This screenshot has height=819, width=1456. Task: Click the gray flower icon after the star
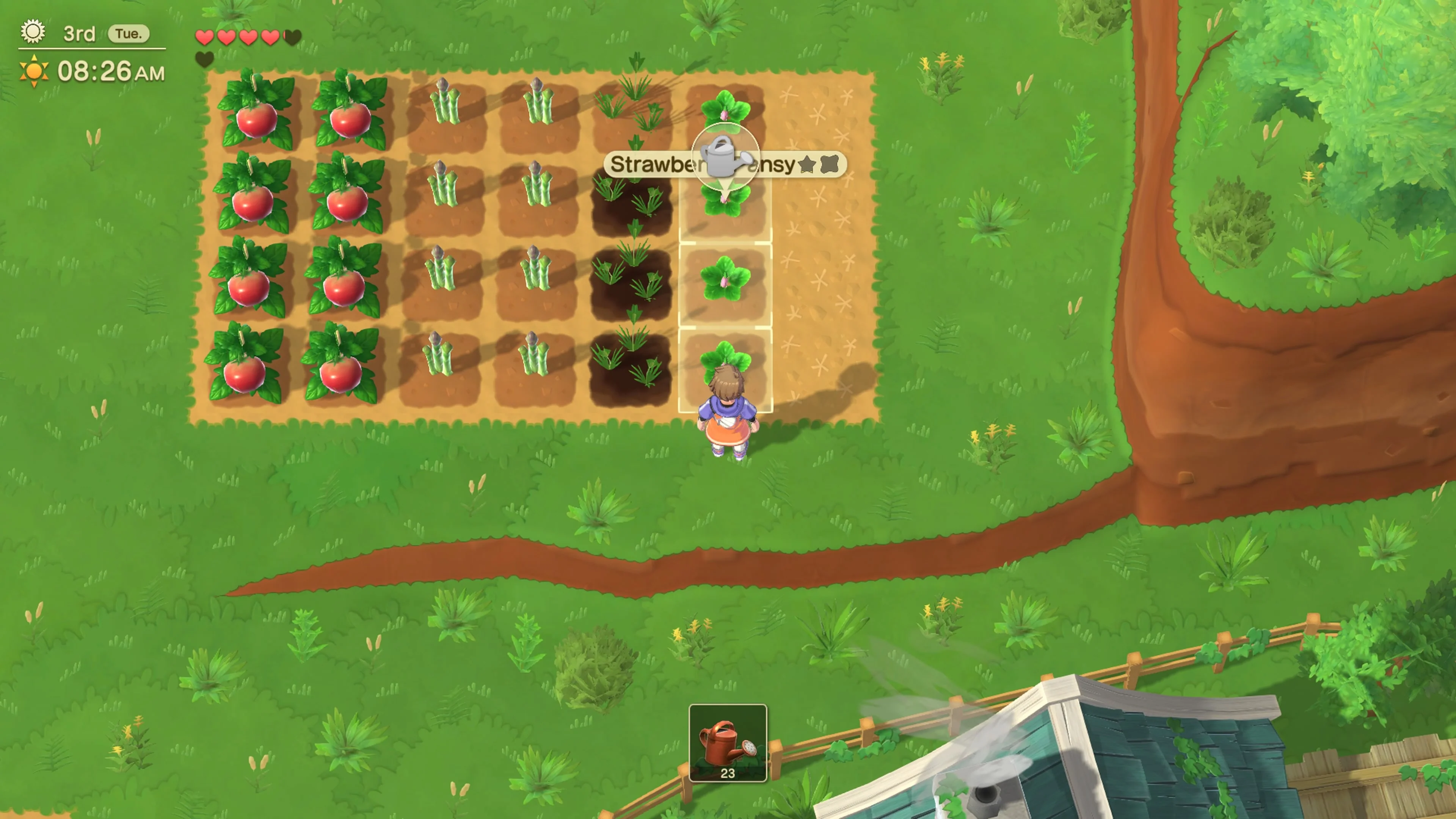click(830, 165)
